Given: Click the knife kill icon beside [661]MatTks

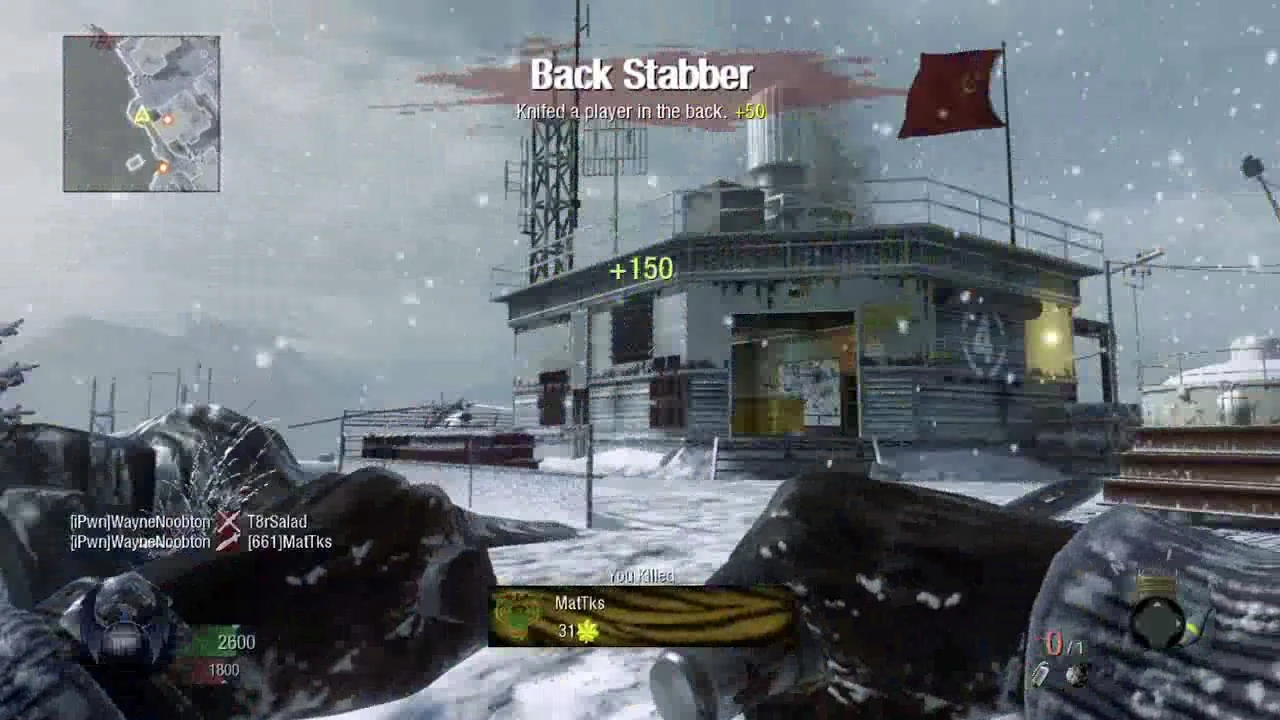Looking at the screenshot, I should (228, 541).
